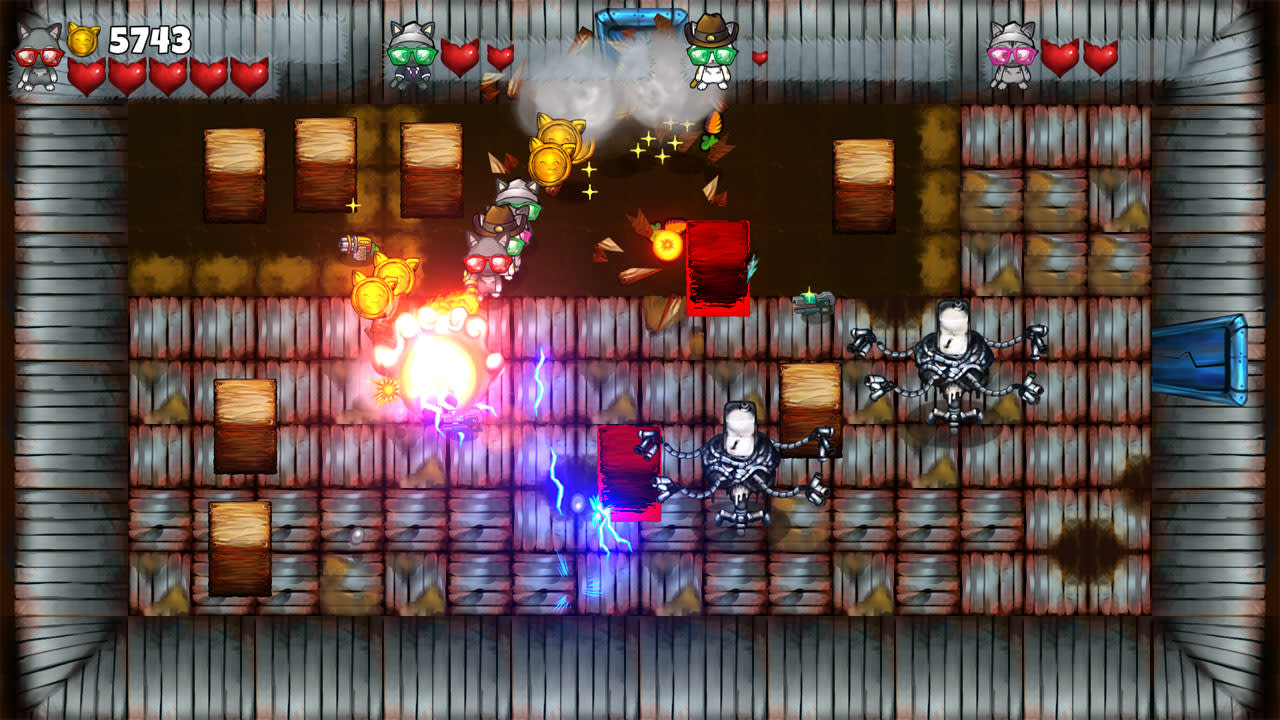Select the red-glasses cat portrait

pos(37,55)
